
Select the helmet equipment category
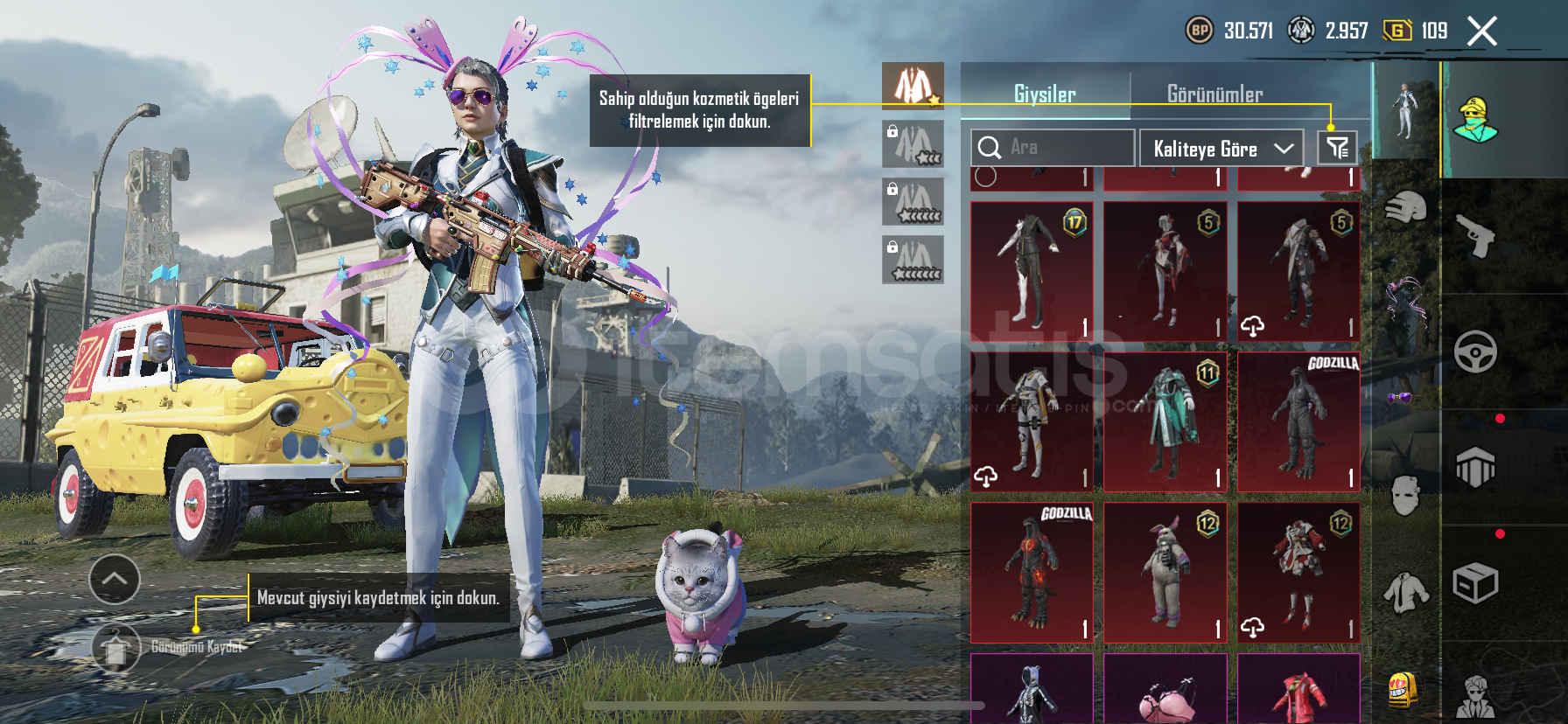(x=1405, y=208)
